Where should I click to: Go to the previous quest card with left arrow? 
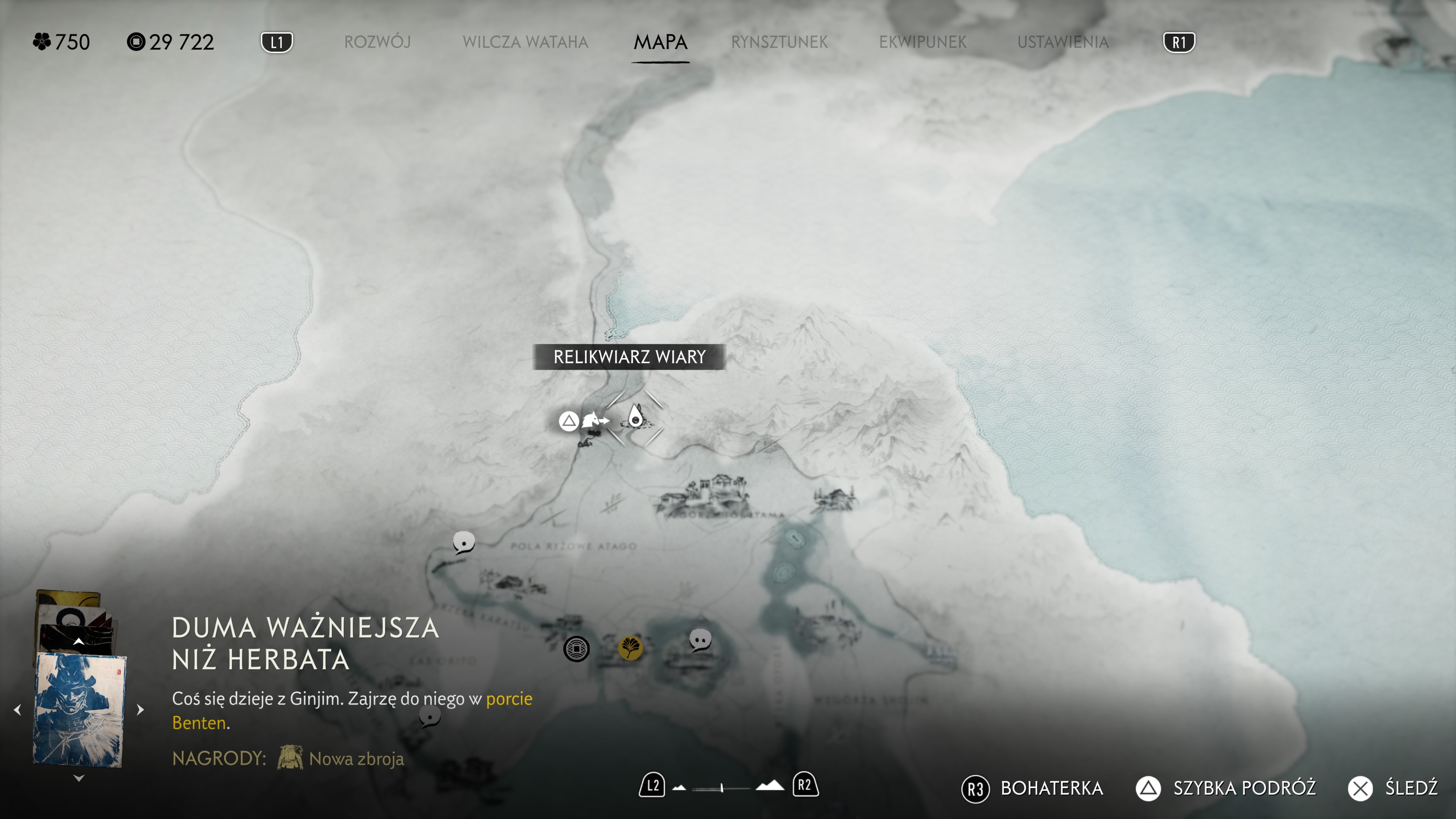pyautogui.click(x=17, y=709)
